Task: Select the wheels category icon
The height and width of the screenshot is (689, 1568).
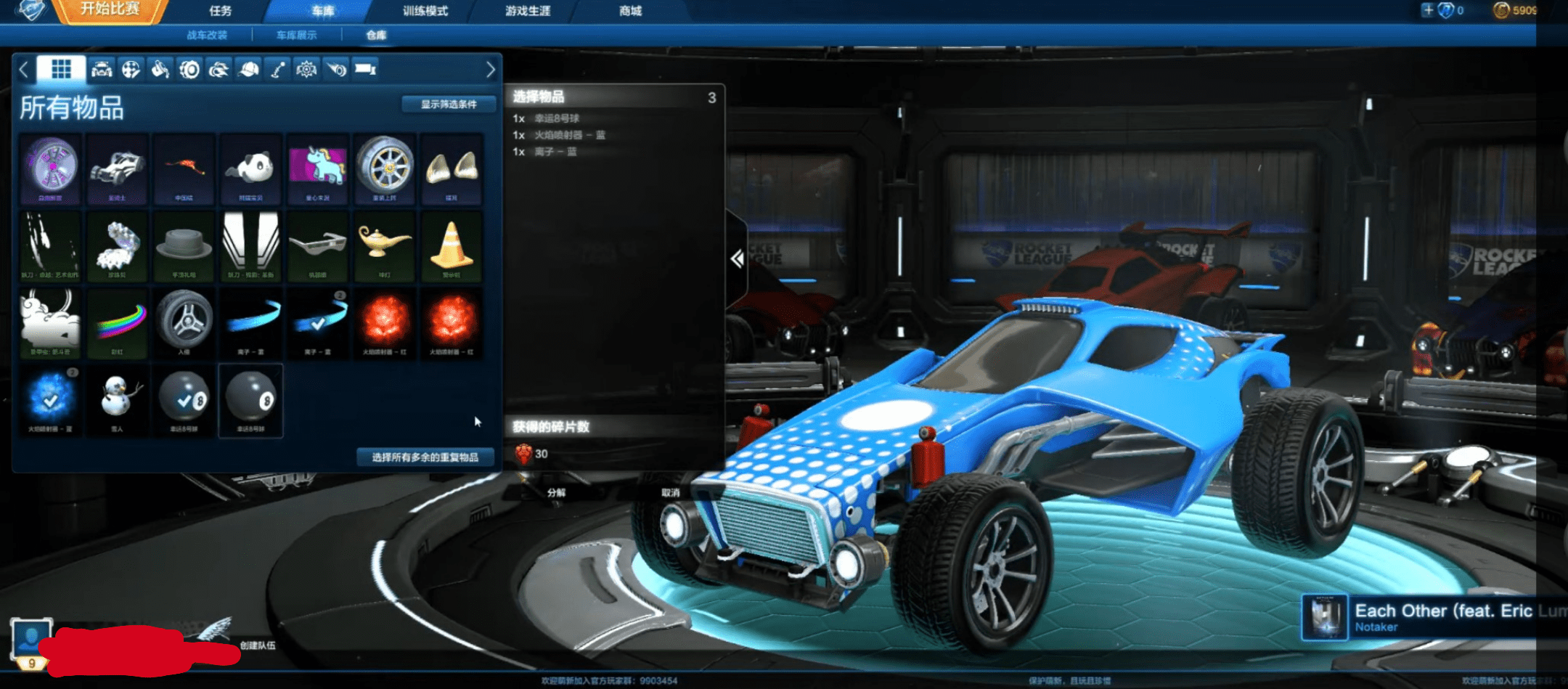Action: point(190,69)
